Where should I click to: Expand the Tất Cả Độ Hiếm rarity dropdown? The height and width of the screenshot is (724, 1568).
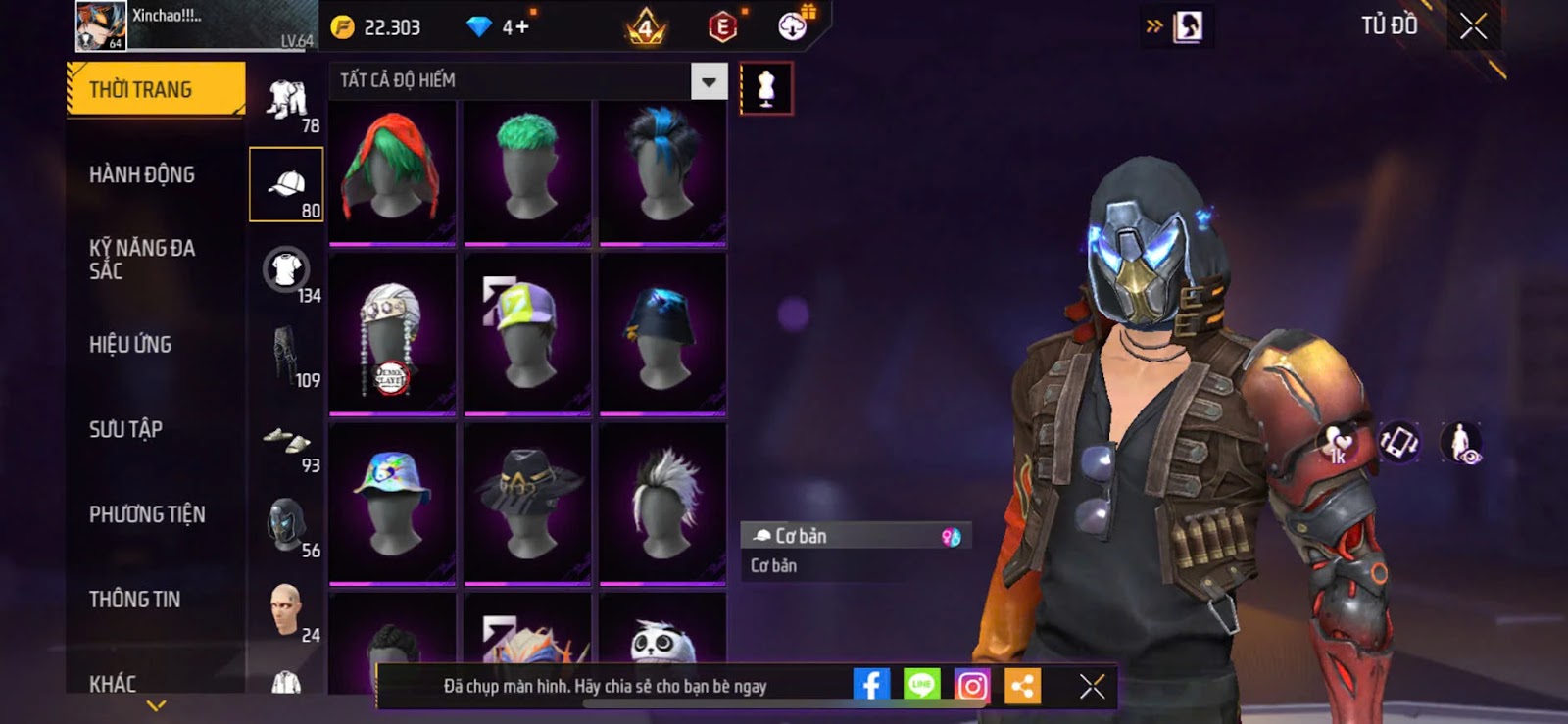pyautogui.click(x=709, y=81)
